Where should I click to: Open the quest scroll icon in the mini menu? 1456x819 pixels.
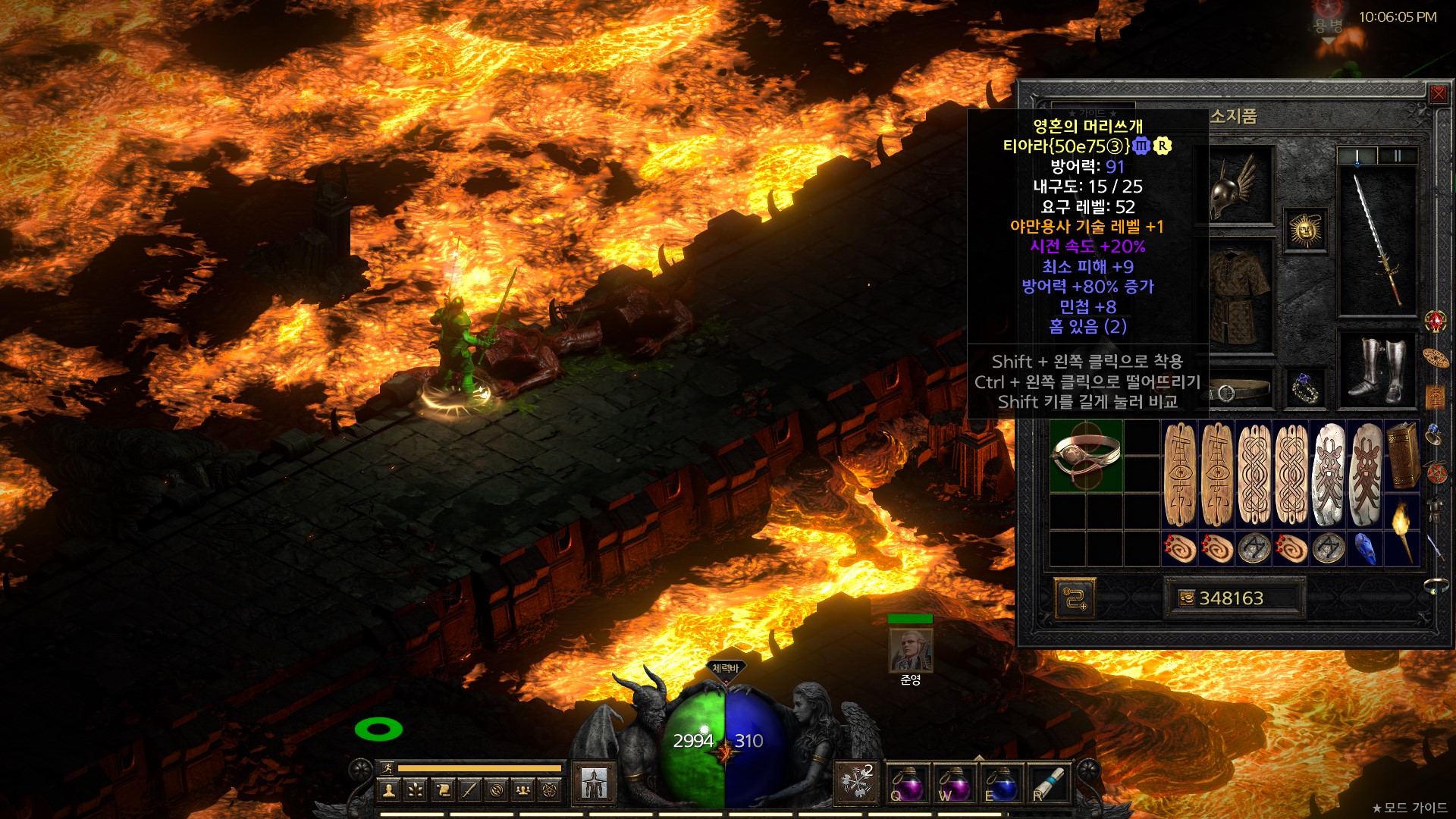coord(443,791)
